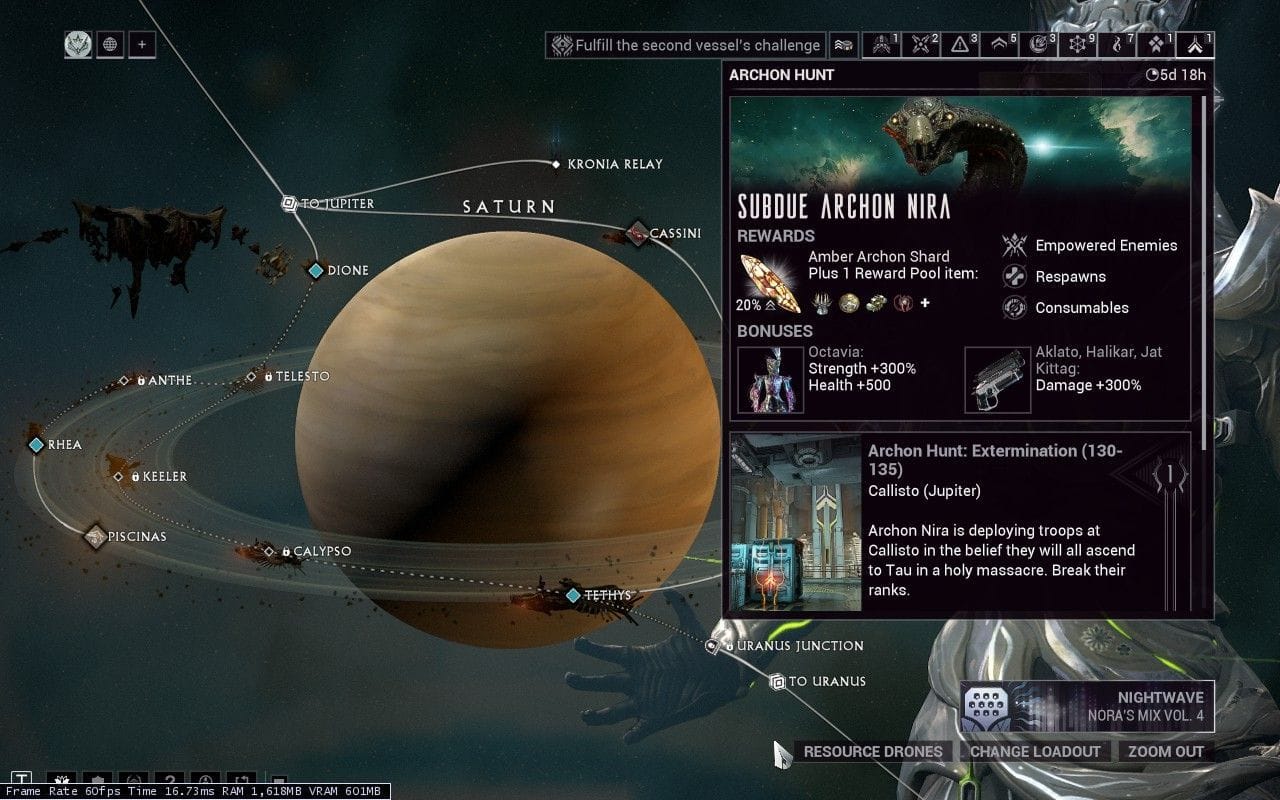This screenshot has height=800, width=1280.
Task: Click the Nightwave glyph icon beside Nora's Mix
Action: click(x=986, y=704)
